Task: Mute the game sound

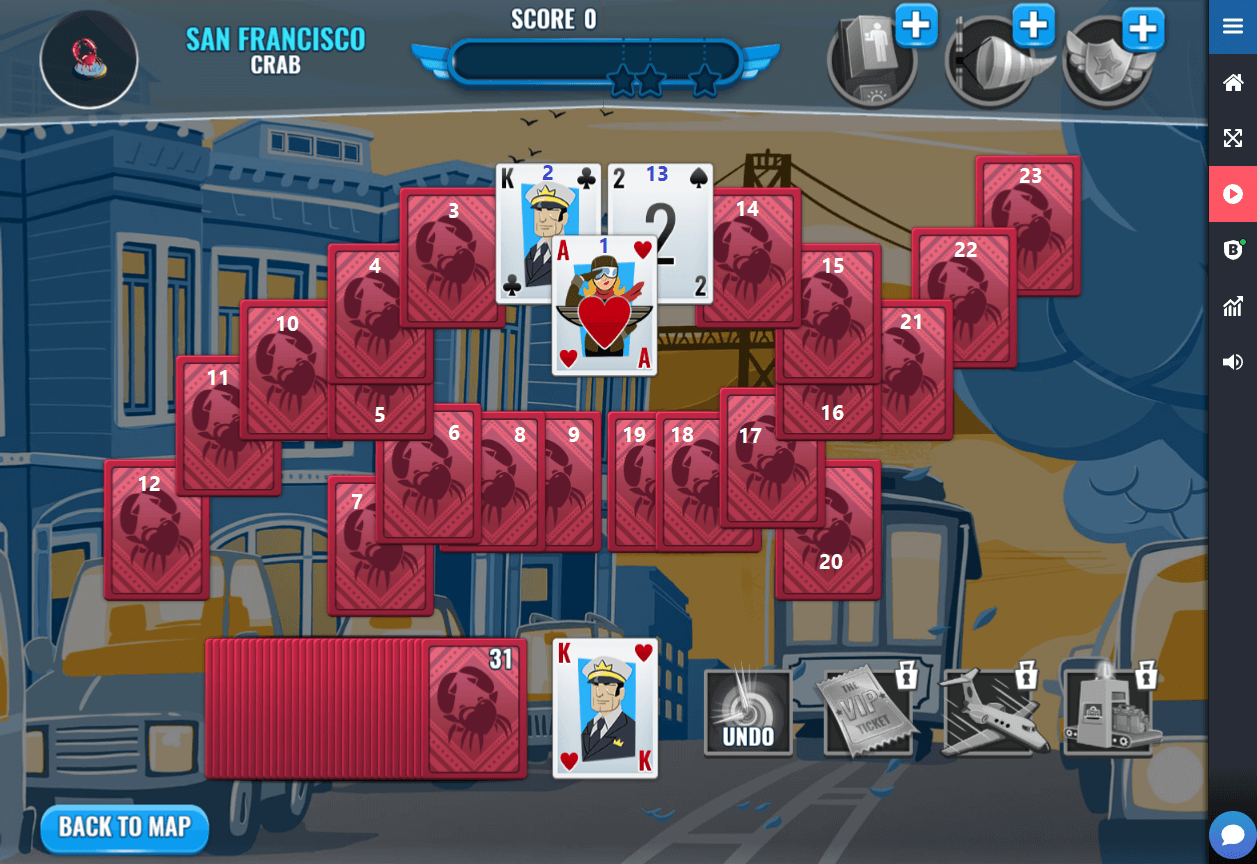Action: click(x=1233, y=362)
